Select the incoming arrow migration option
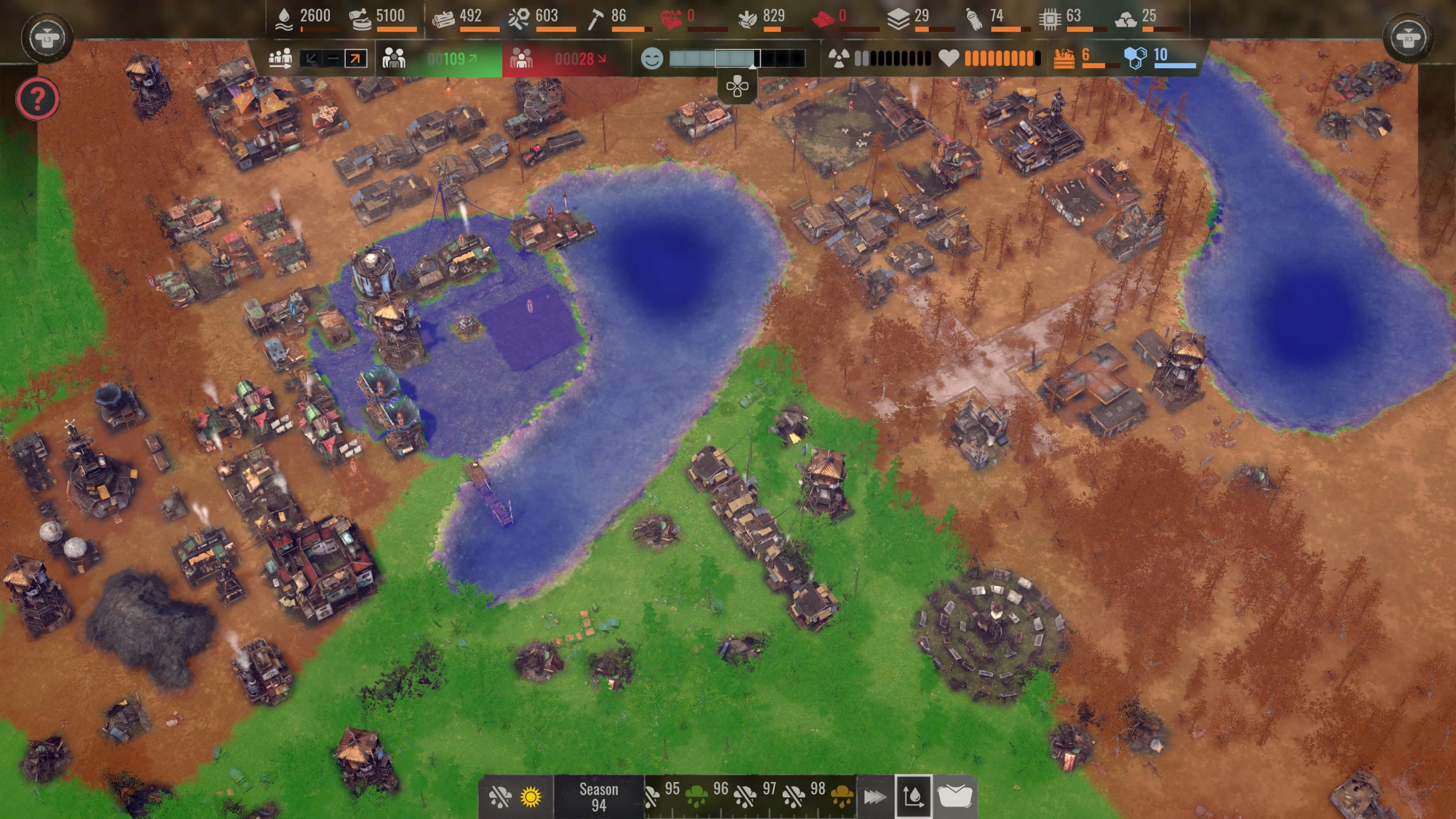 pyautogui.click(x=311, y=59)
